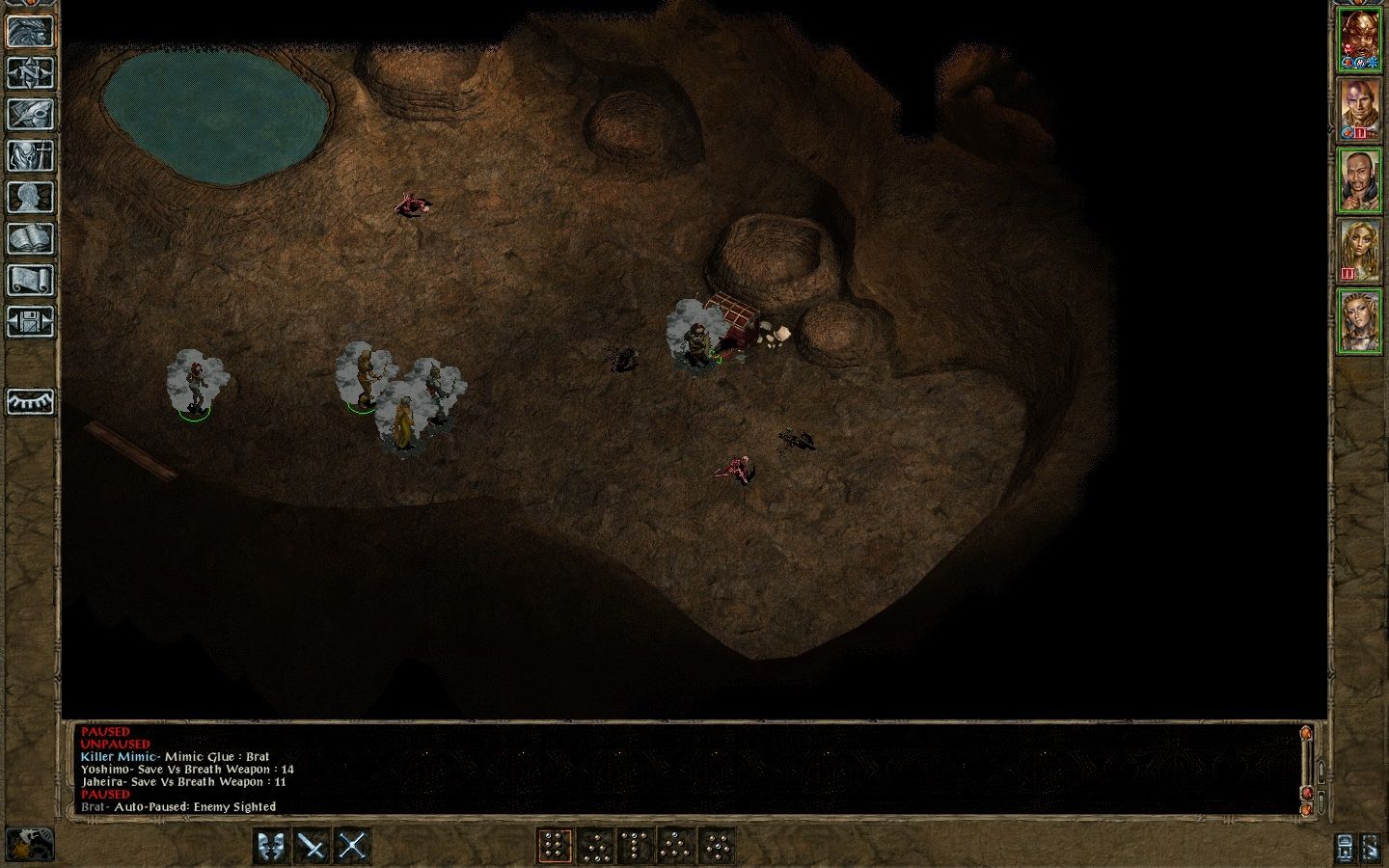Open the mage spellbook
This screenshot has width=1389, height=868.
pos(30,238)
